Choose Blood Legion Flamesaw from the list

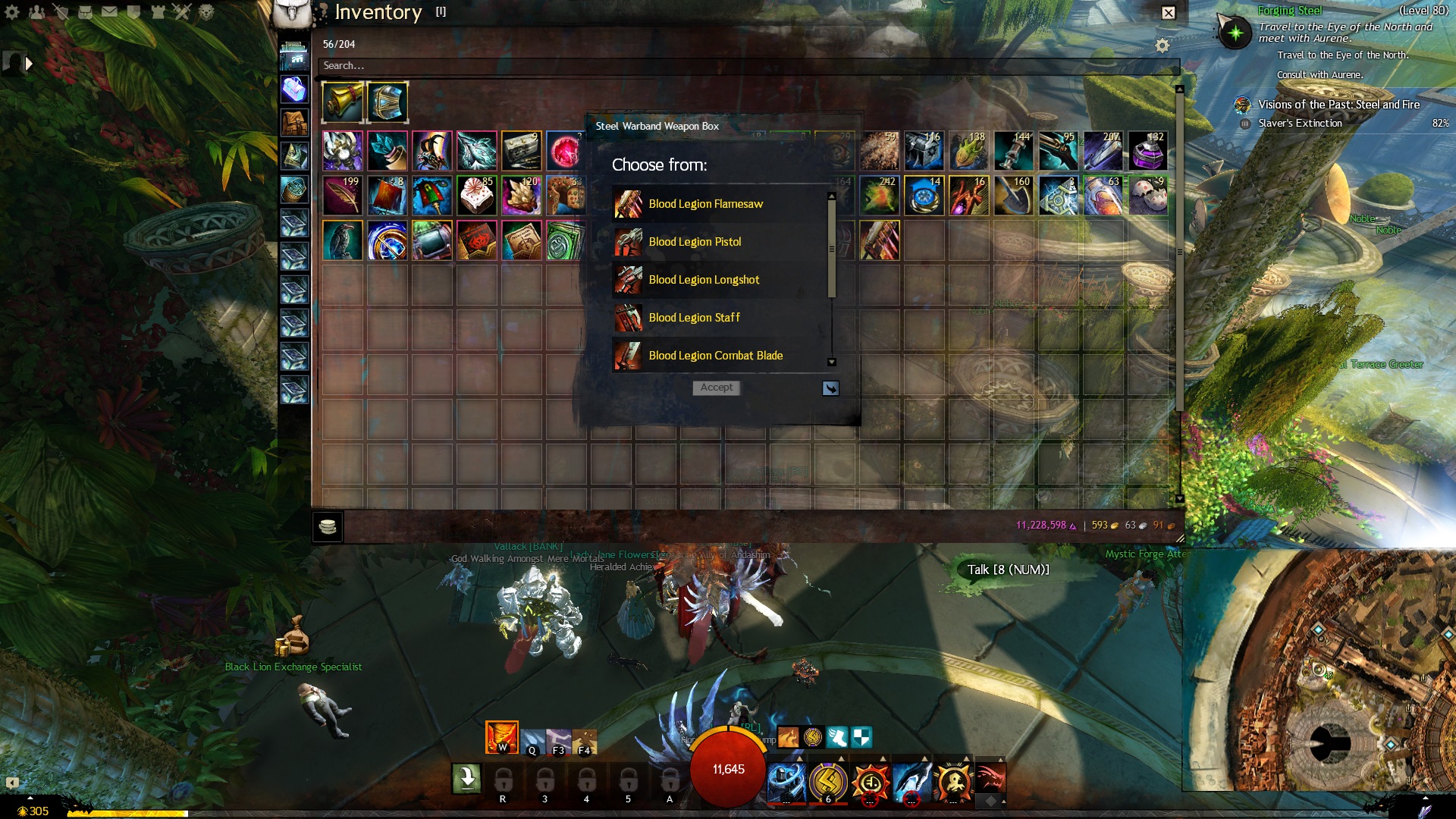pos(705,204)
